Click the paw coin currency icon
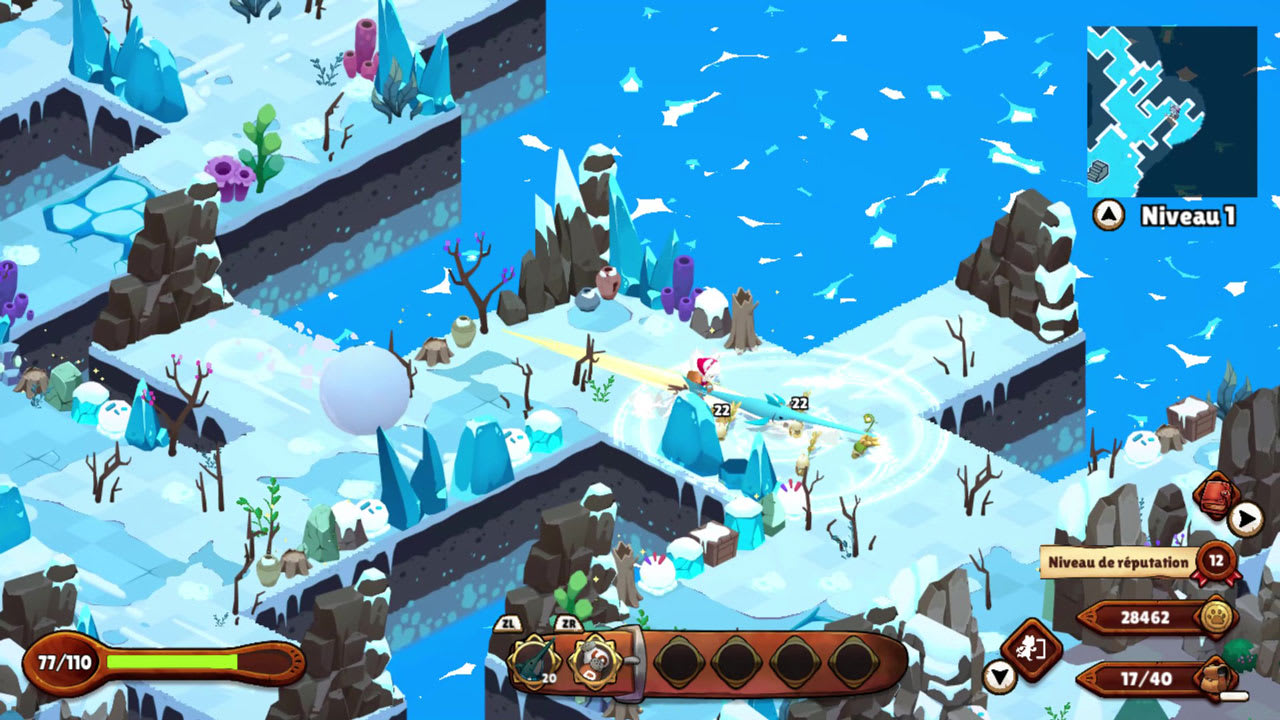Viewport: 1280px width, 720px height. [1215, 618]
